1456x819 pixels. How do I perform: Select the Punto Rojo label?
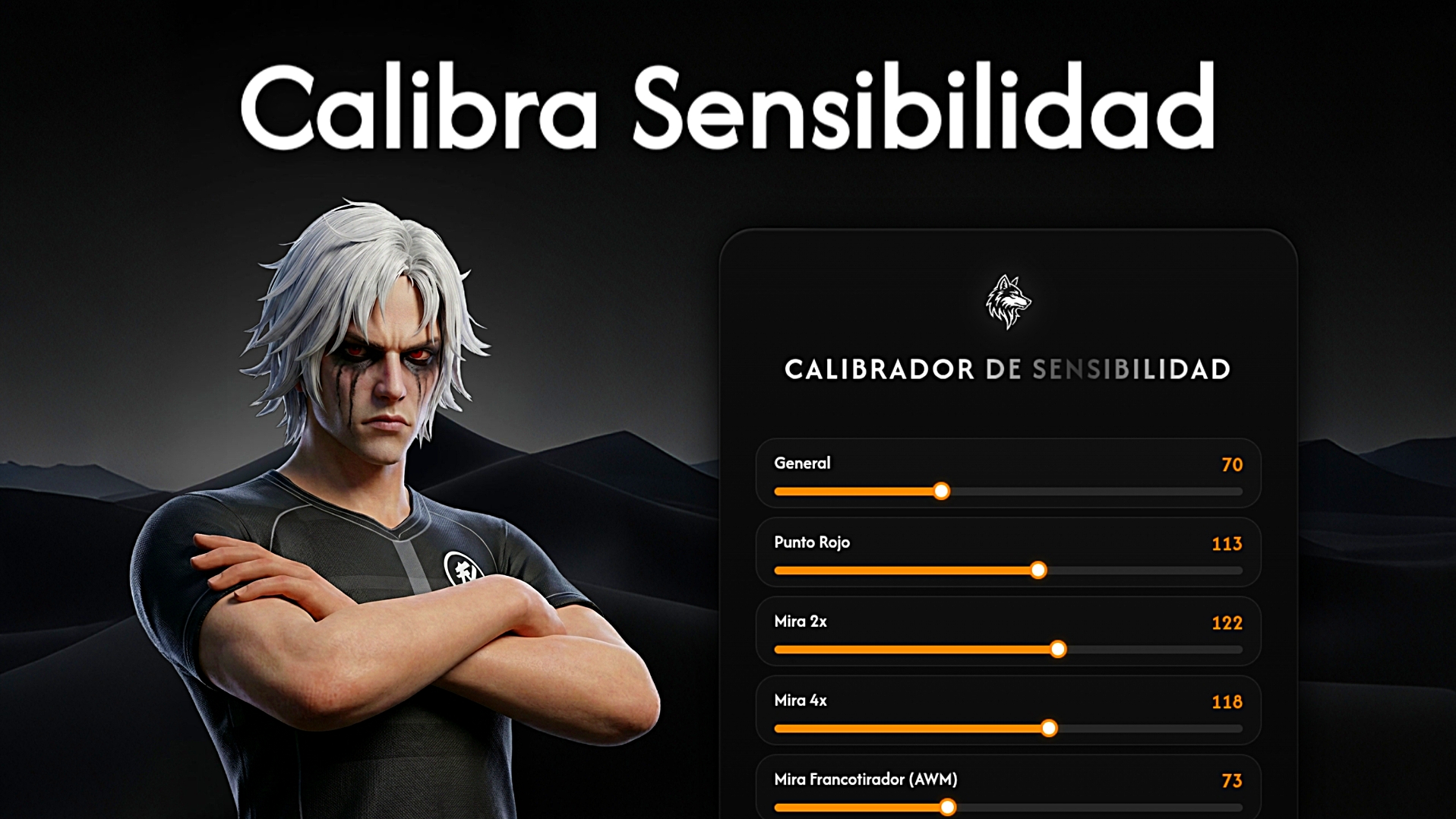pyautogui.click(x=812, y=542)
